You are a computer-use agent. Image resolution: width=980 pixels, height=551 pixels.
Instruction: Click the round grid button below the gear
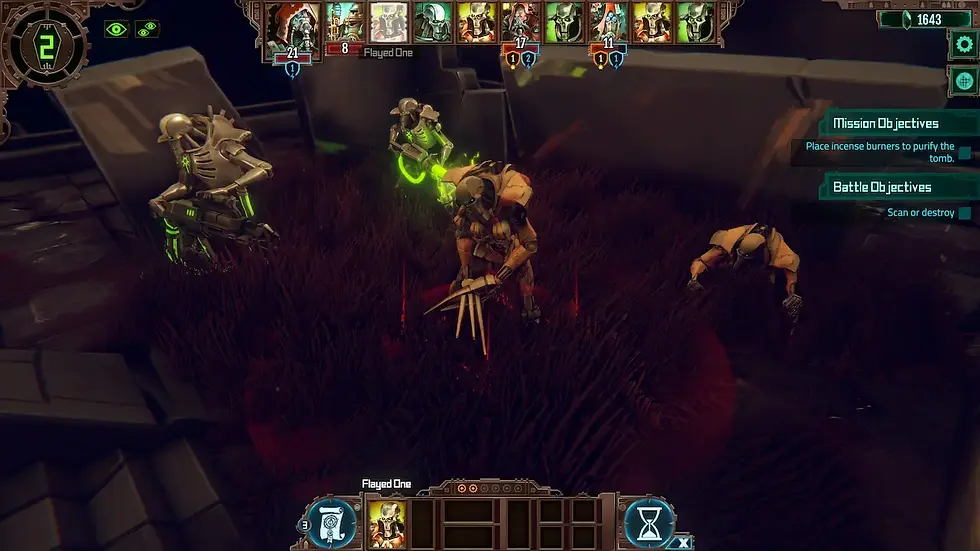pos(964,80)
